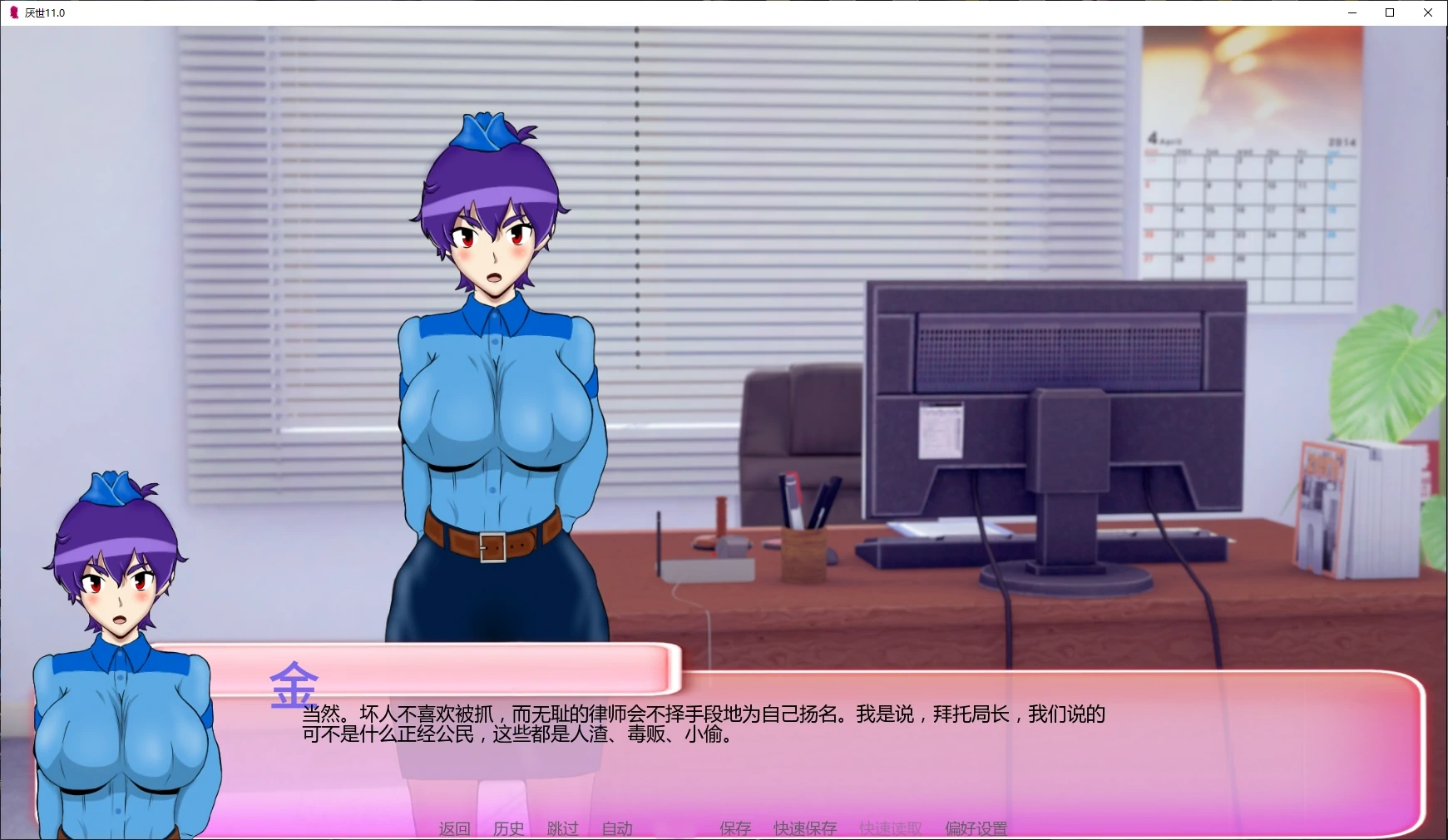Image resolution: width=1448 pixels, height=840 pixels.
Task: Open the 历史 dialogue history
Action: (x=508, y=828)
